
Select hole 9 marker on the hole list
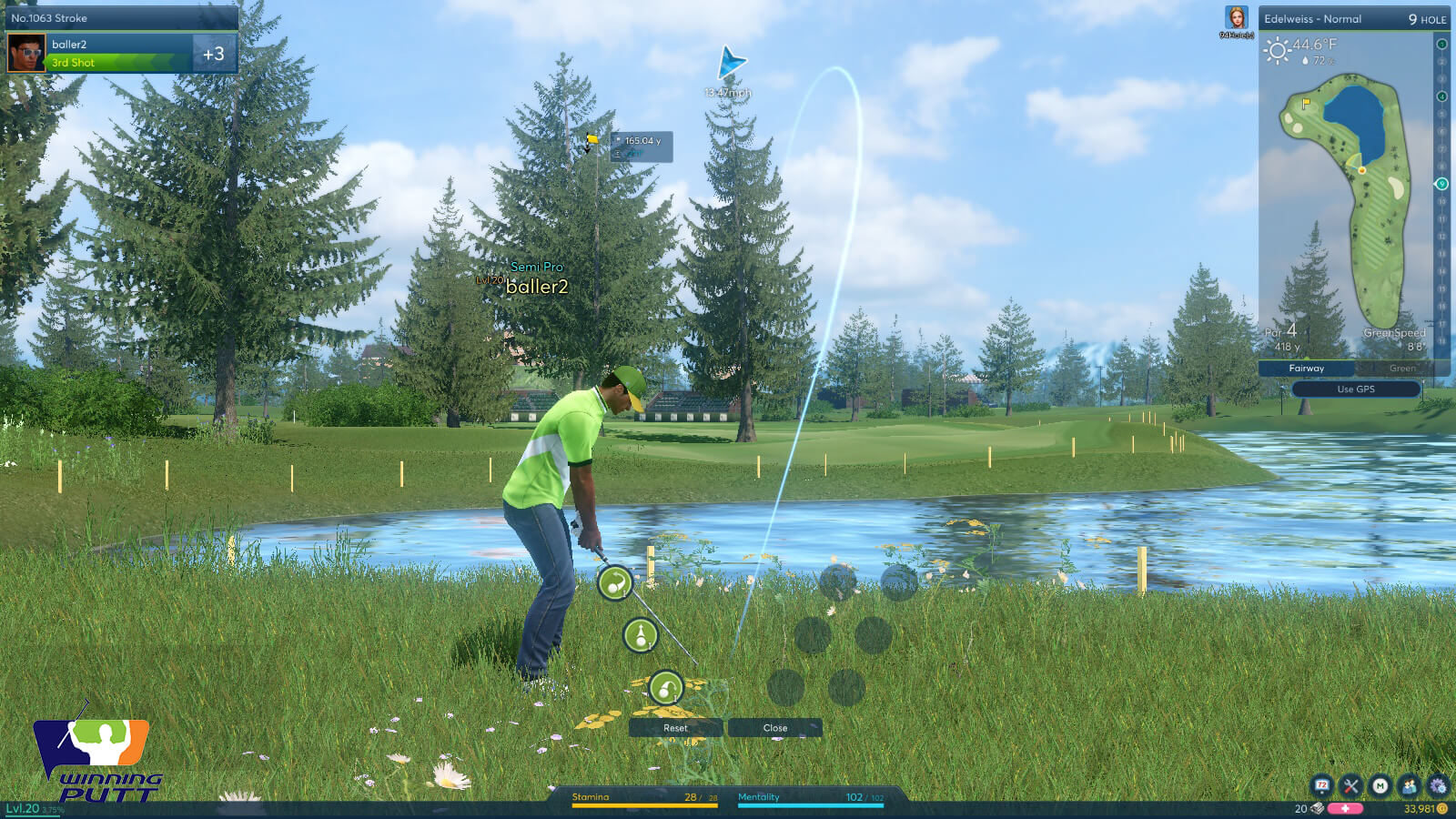[x=1441, y=184]
